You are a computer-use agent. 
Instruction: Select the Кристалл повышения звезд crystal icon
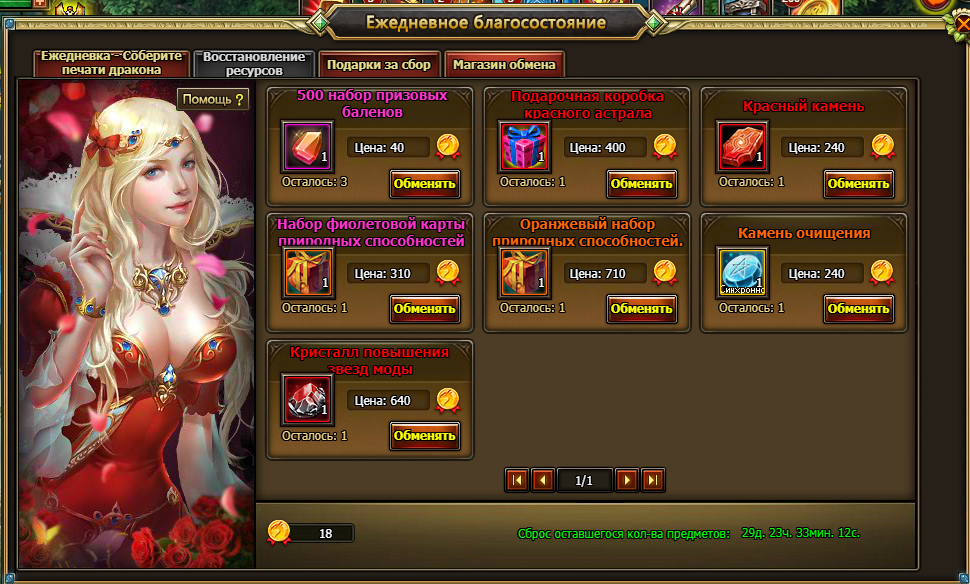coord(307,398)
